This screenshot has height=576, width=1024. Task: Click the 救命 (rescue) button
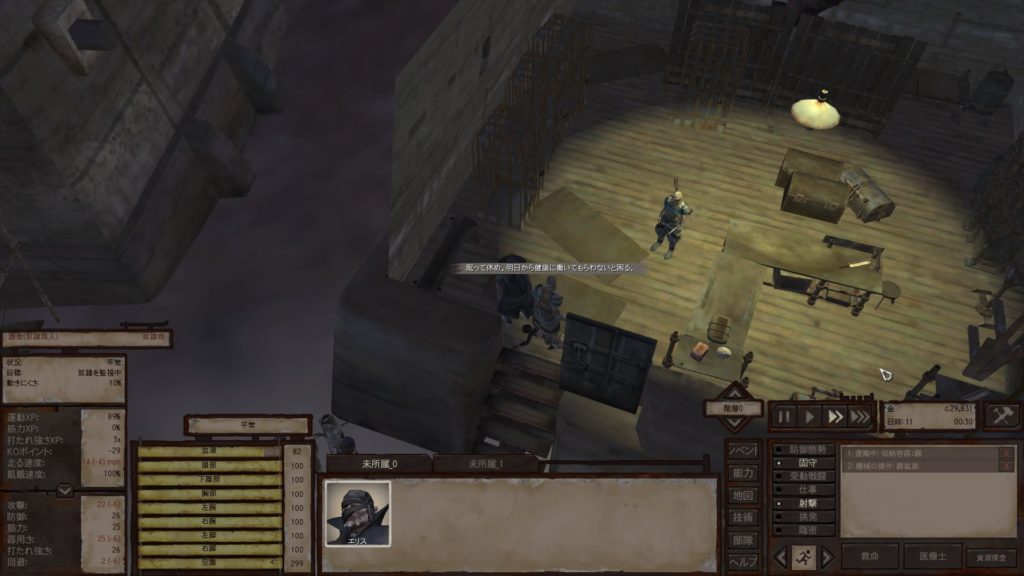[x=869, y=556]
